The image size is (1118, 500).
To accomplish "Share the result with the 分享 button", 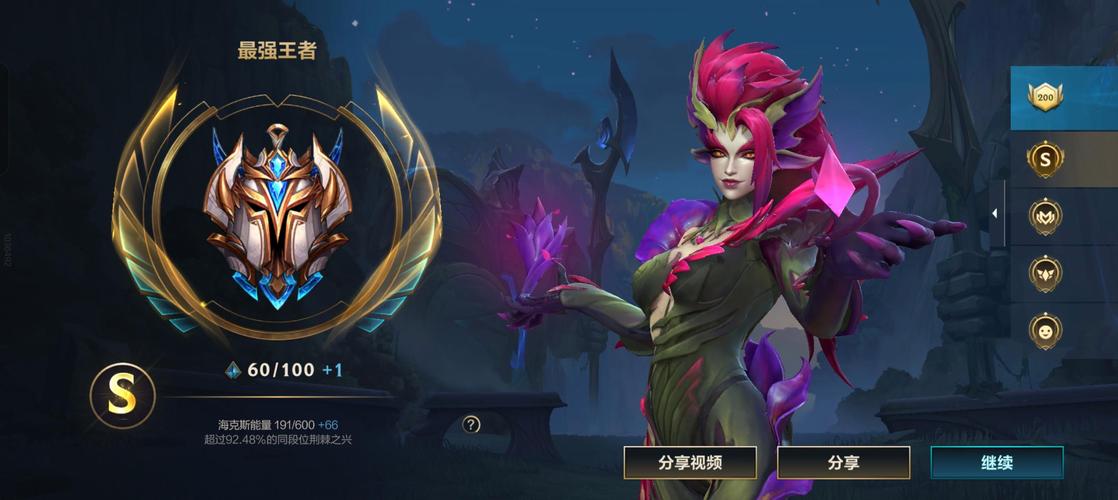I will coord(843,463).
